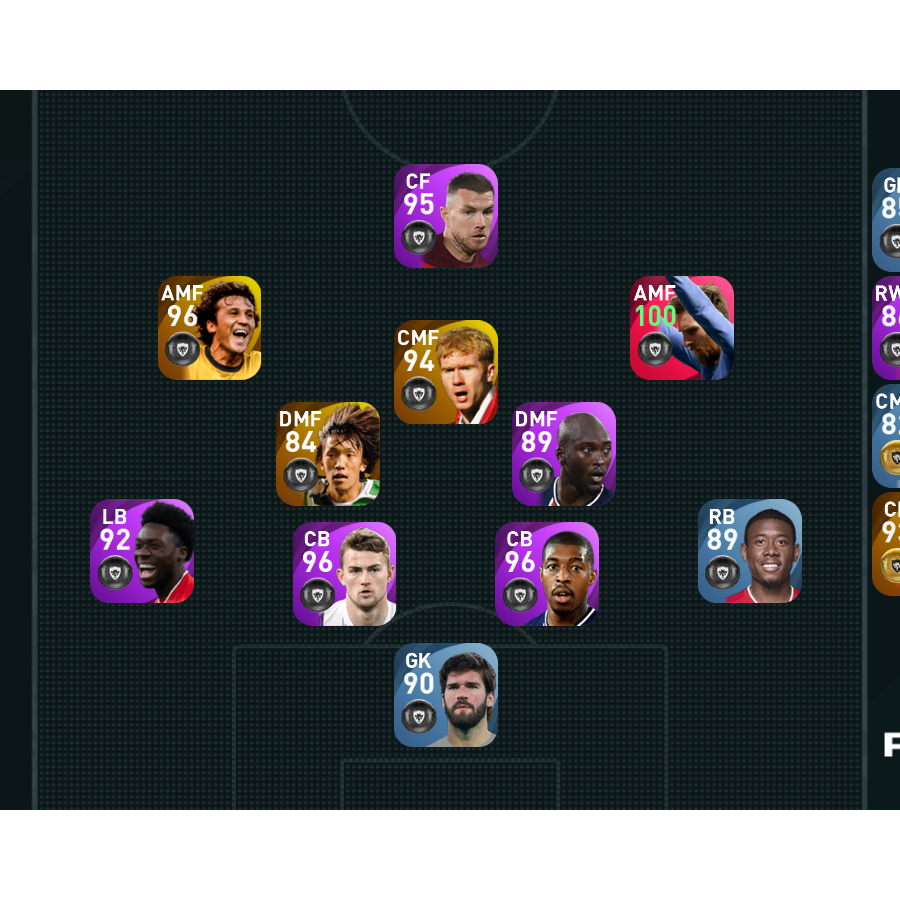
Task: Pick the CB 96 card in dark kit
Action: [x=547, y=574]
